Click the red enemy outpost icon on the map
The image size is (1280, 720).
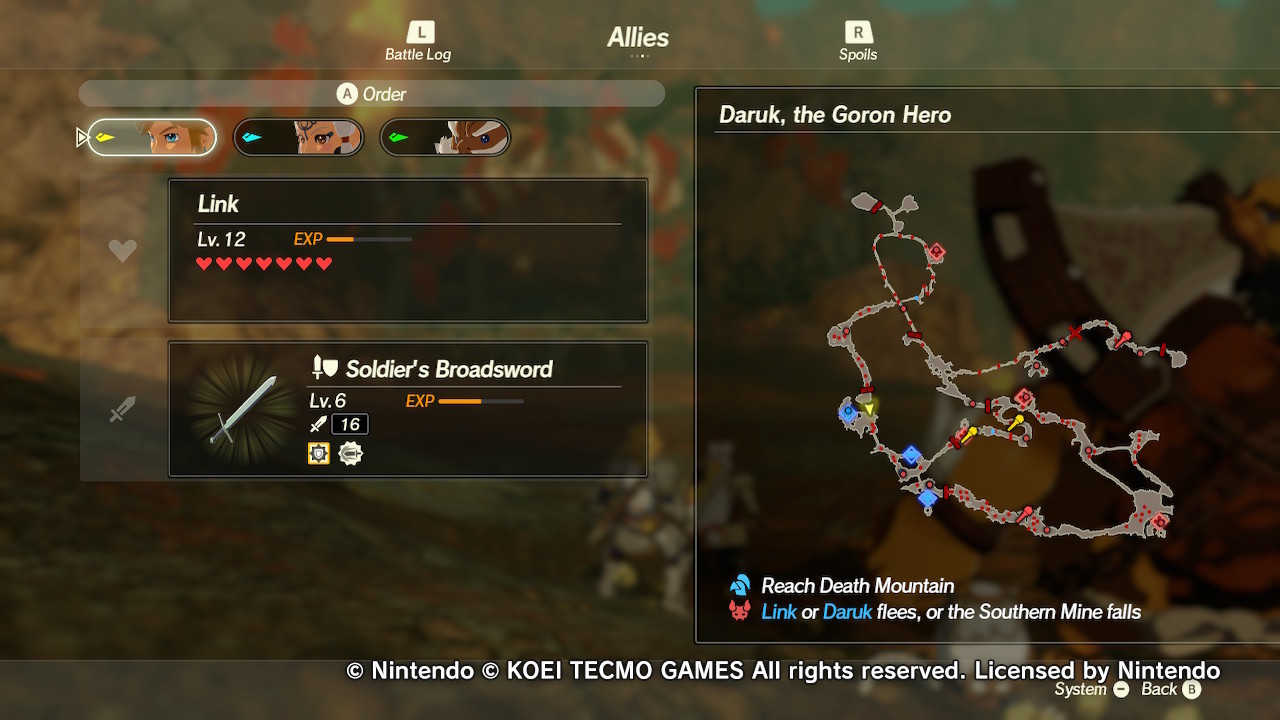tap(936, 251)
